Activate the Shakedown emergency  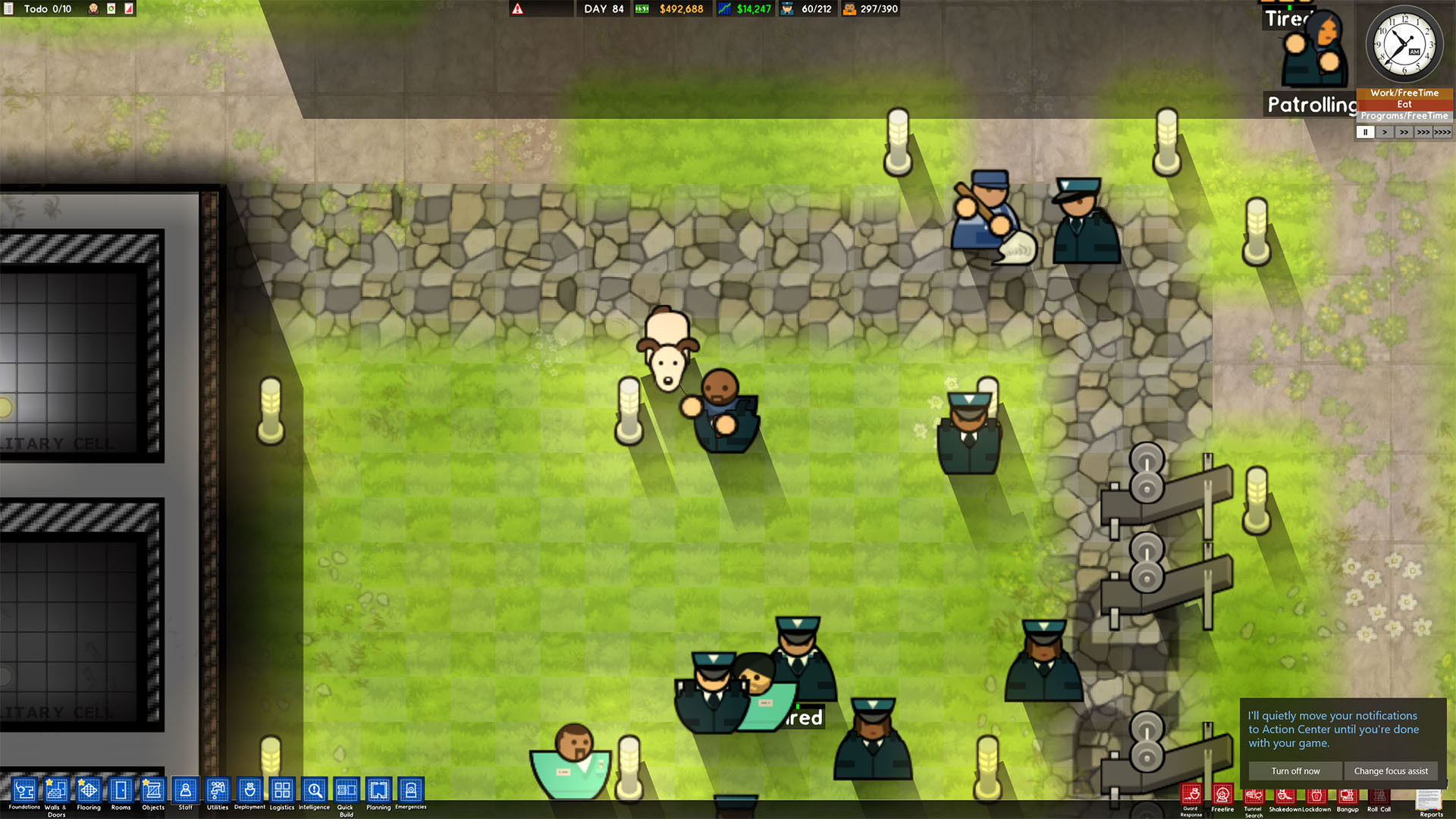click(1285, 795)
